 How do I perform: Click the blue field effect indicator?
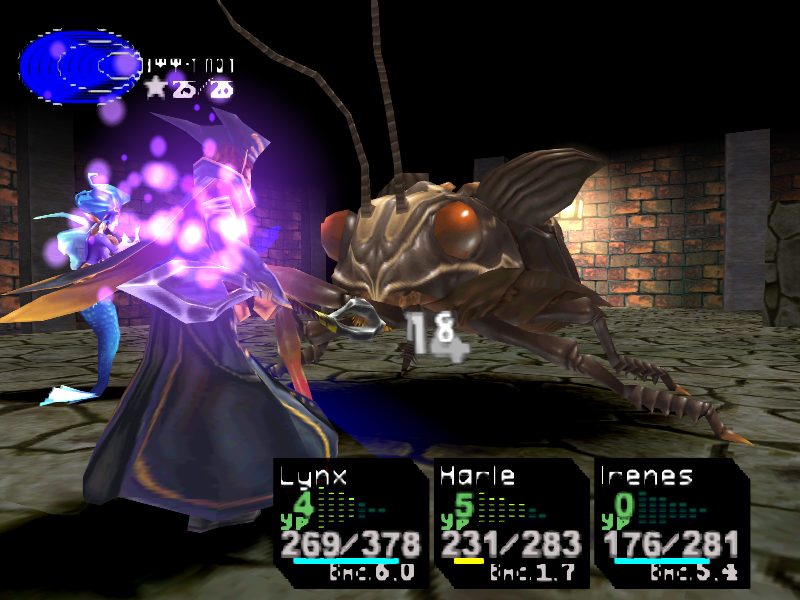point(79,66)
